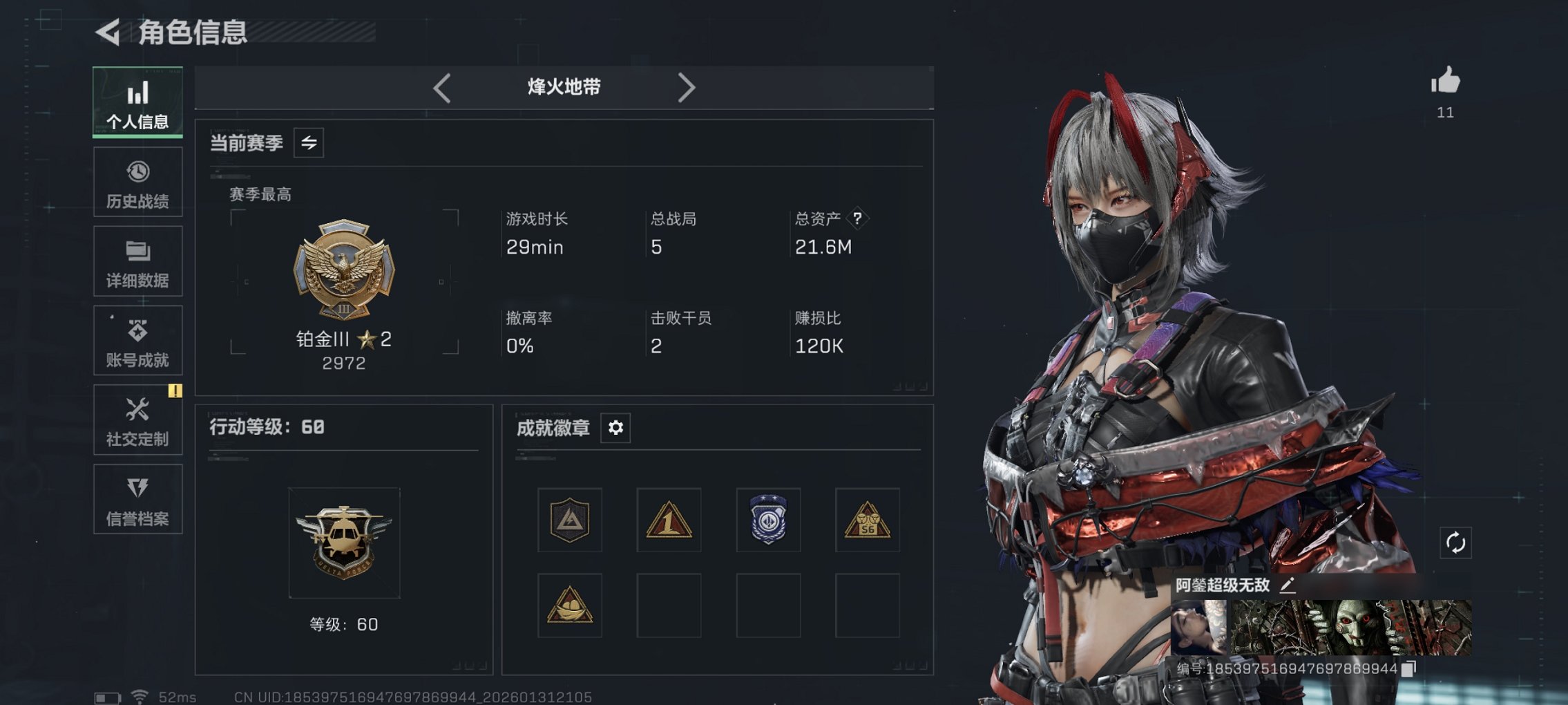Open 社交定制 with the wrench icon

[x=137, y=410]
